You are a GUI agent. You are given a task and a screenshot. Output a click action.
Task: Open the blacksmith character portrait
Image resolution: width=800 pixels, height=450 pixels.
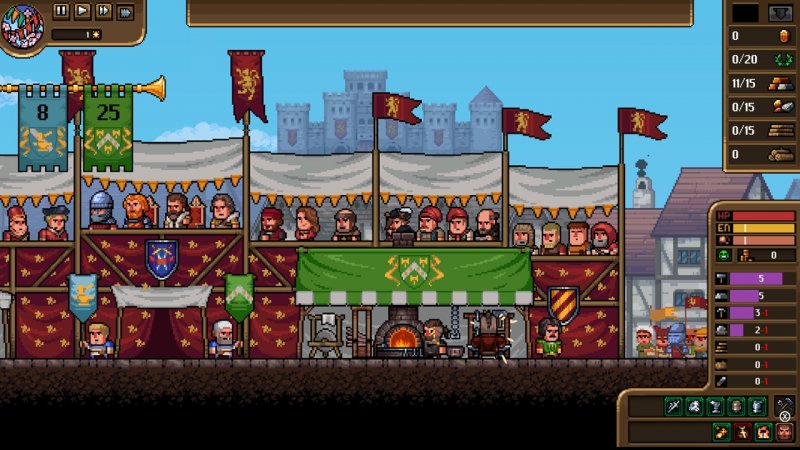click(x=784, y=432)
